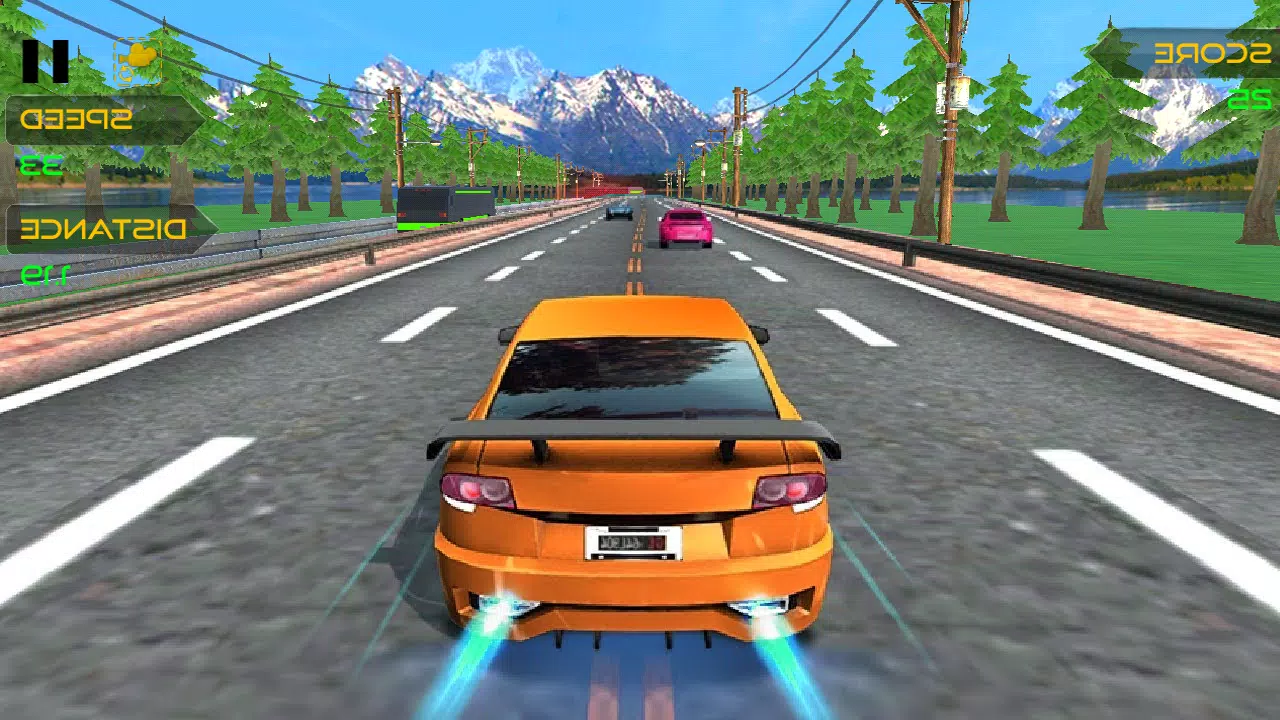Pause the game using the pause icon
The image size is (1280, 720).
coord(45,60)
